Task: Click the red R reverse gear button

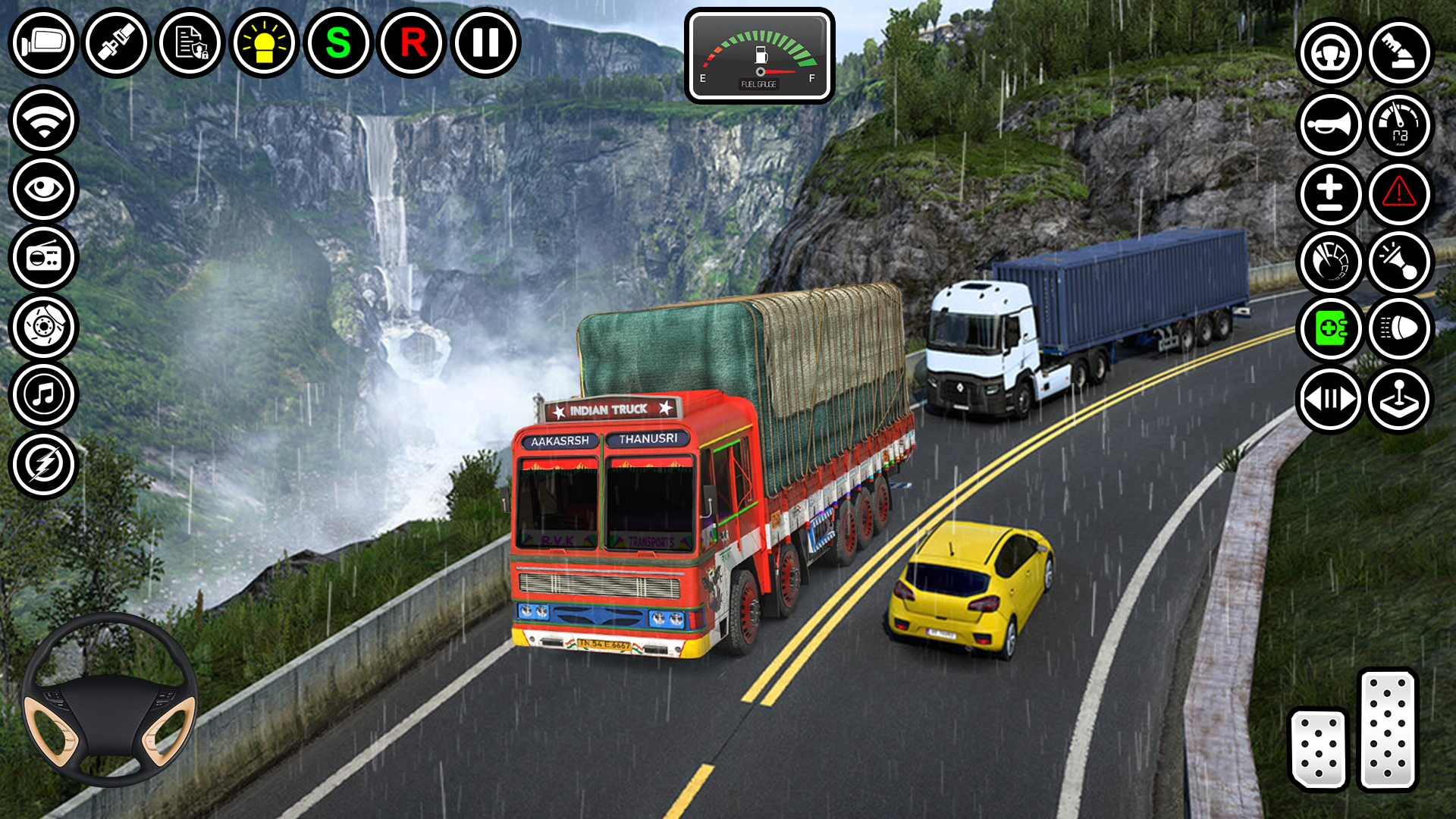Action: 413,42
